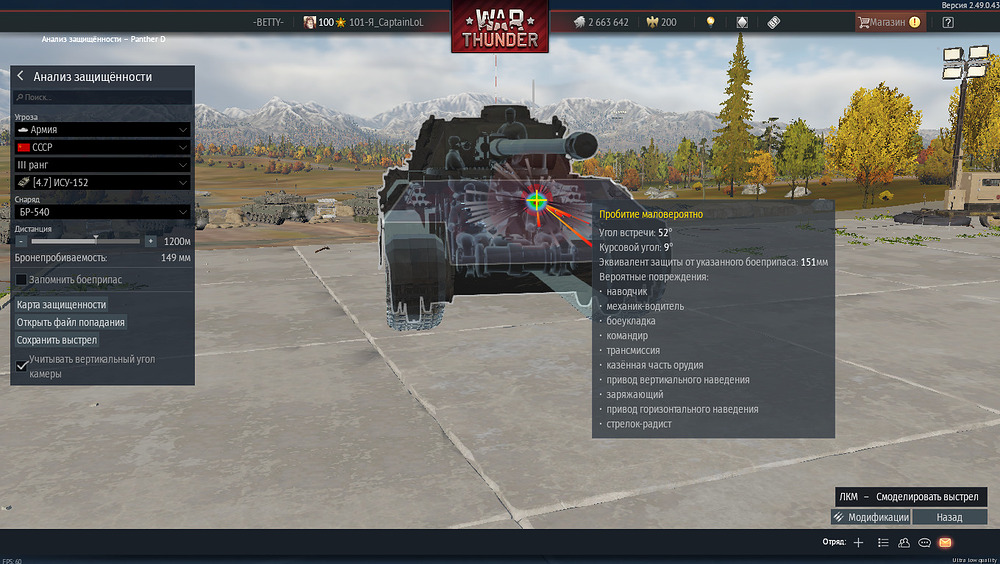
Task: Increase distance with the plus button
Action: point(150,241)
